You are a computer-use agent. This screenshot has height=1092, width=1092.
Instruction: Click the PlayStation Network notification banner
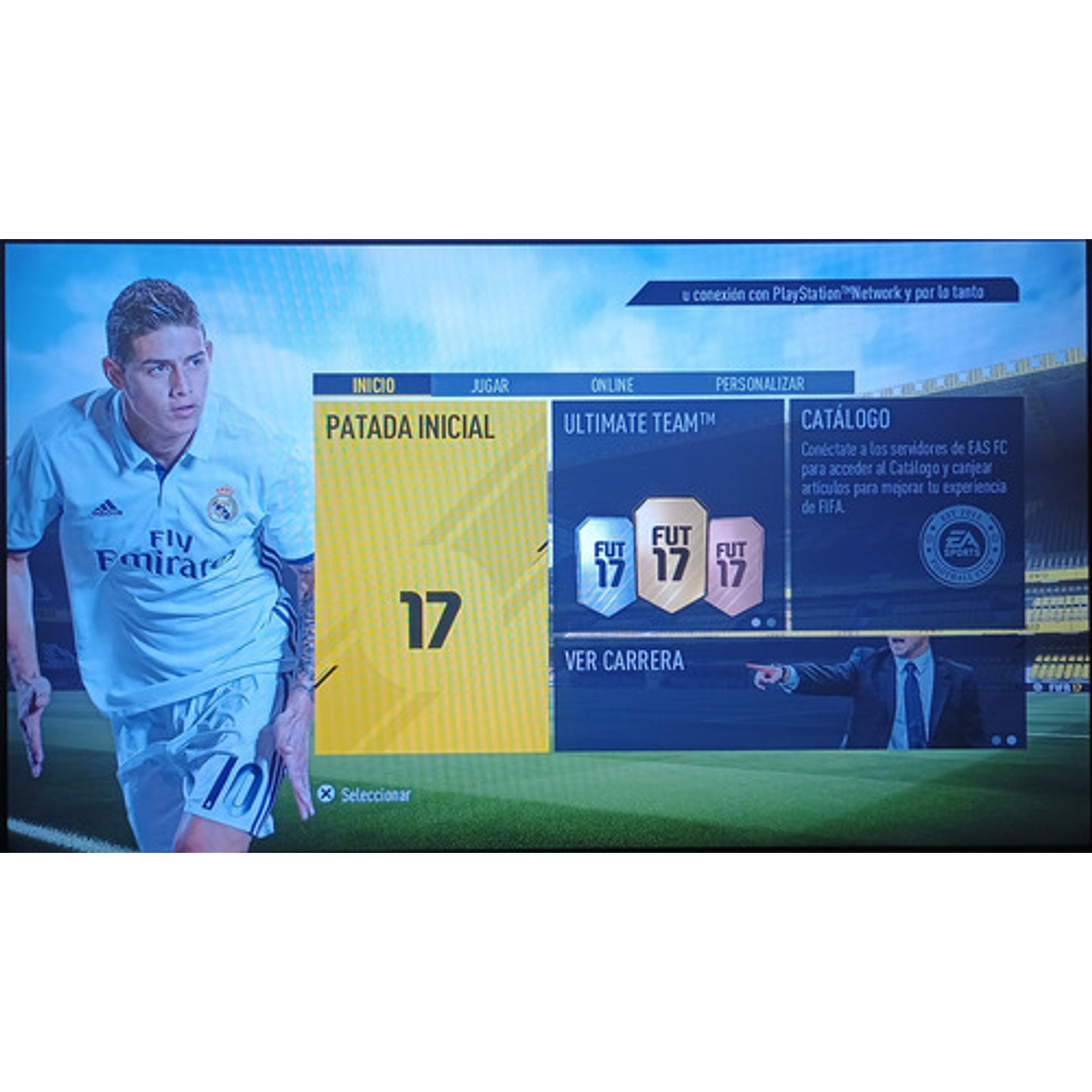[832, 292]
